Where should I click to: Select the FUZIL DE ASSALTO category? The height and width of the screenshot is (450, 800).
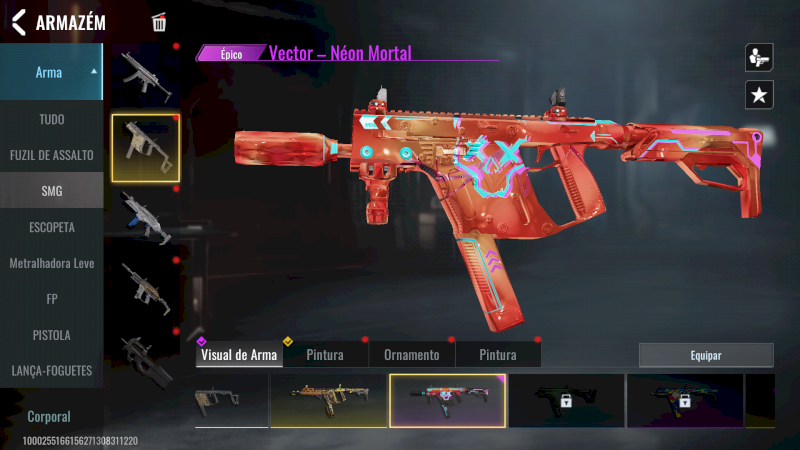51,155
